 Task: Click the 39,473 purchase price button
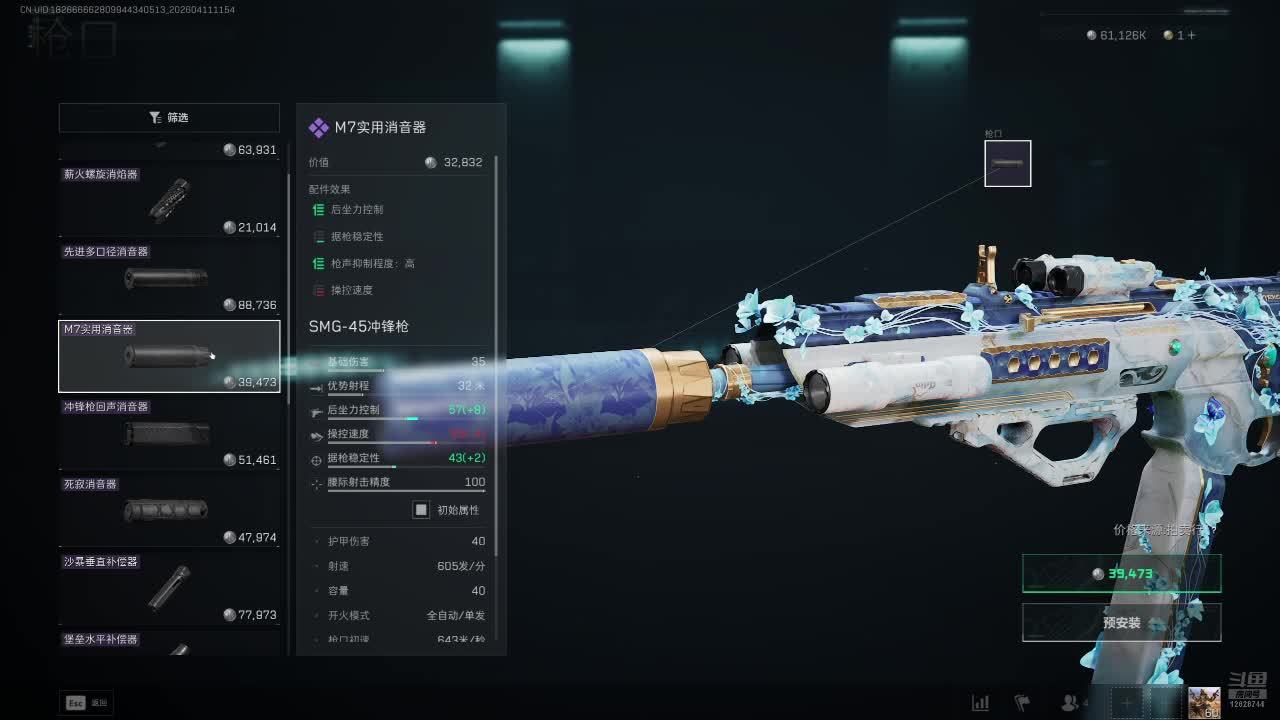(x=1121, y=574)
